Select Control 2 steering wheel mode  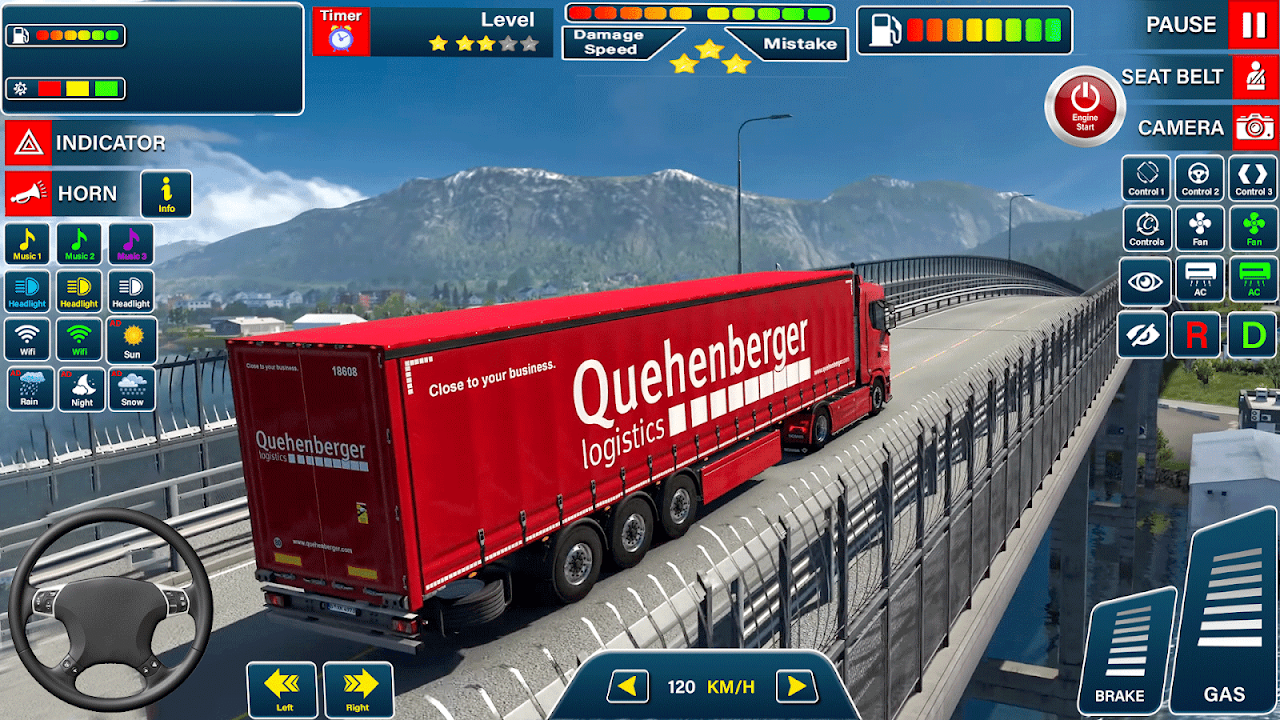[x=1199, y=178]
